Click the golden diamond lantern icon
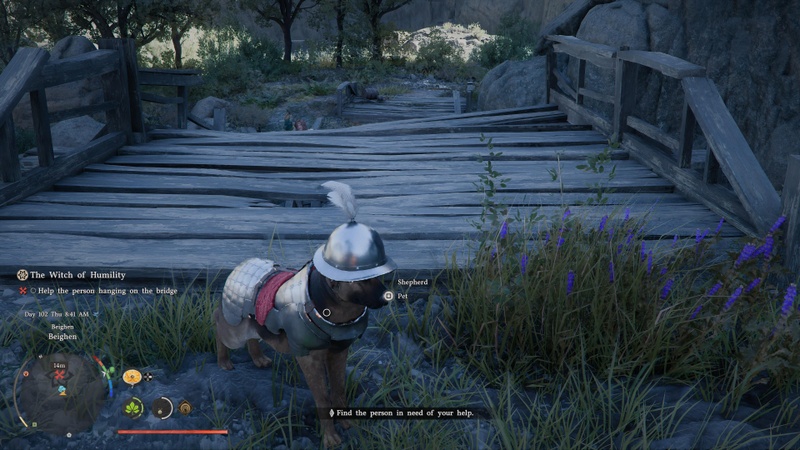800x450 pixels. pos(184,407)
